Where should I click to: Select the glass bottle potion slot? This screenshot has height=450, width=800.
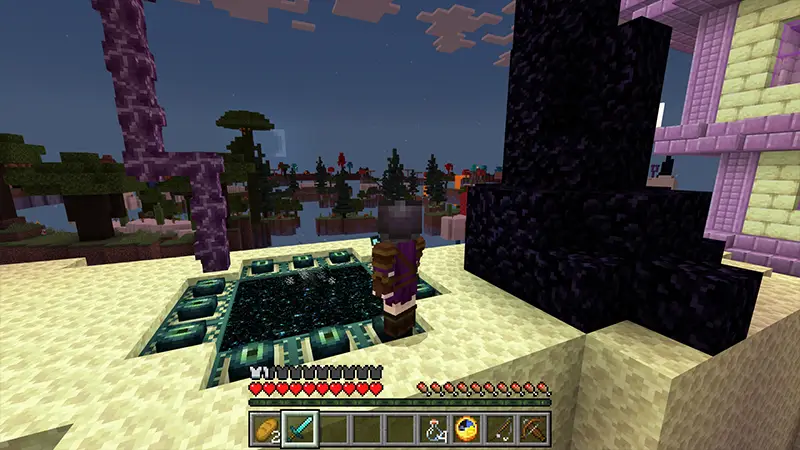point(433,428)
